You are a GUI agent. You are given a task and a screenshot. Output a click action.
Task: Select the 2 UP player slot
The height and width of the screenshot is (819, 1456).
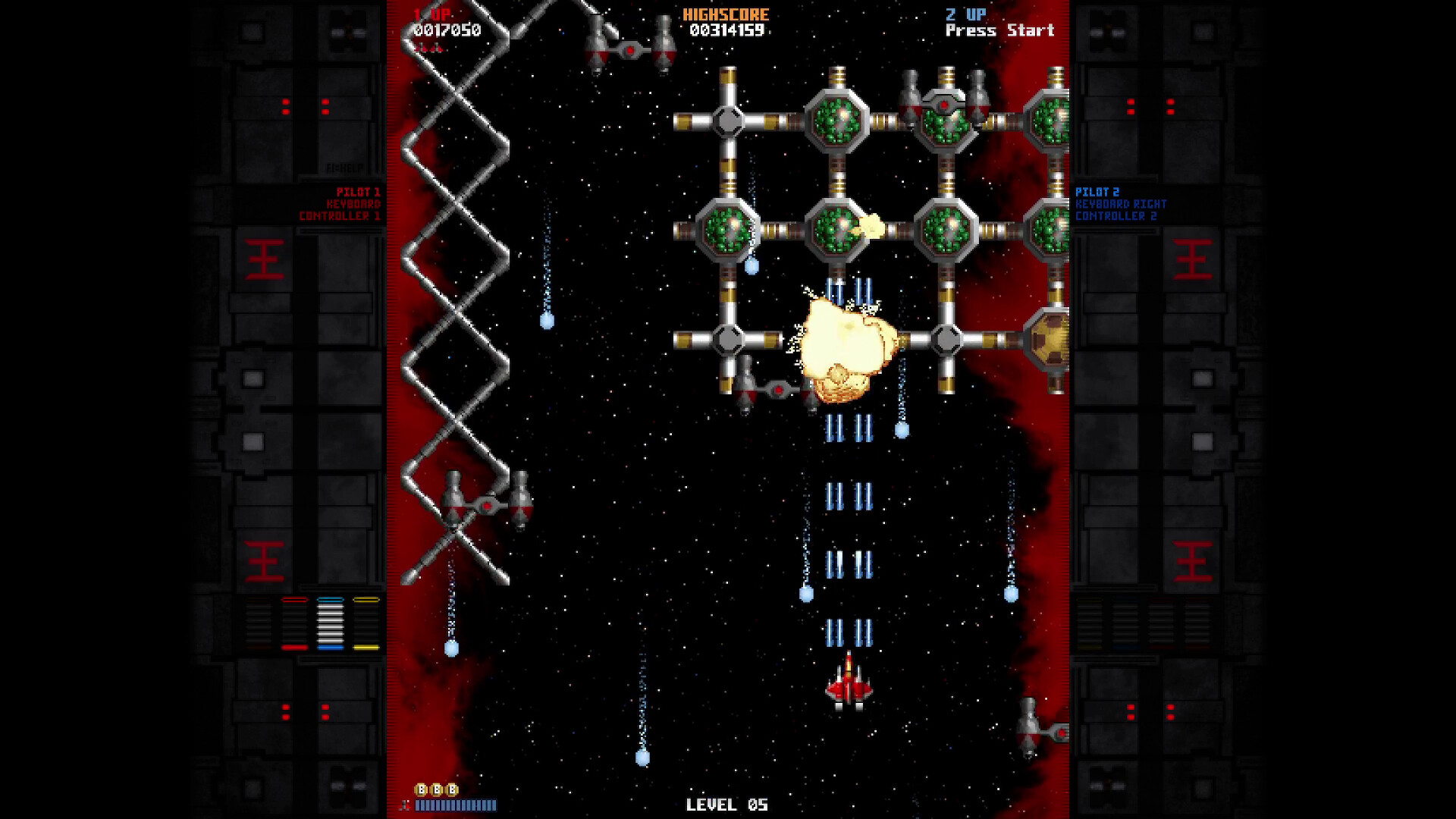[963, 14]
